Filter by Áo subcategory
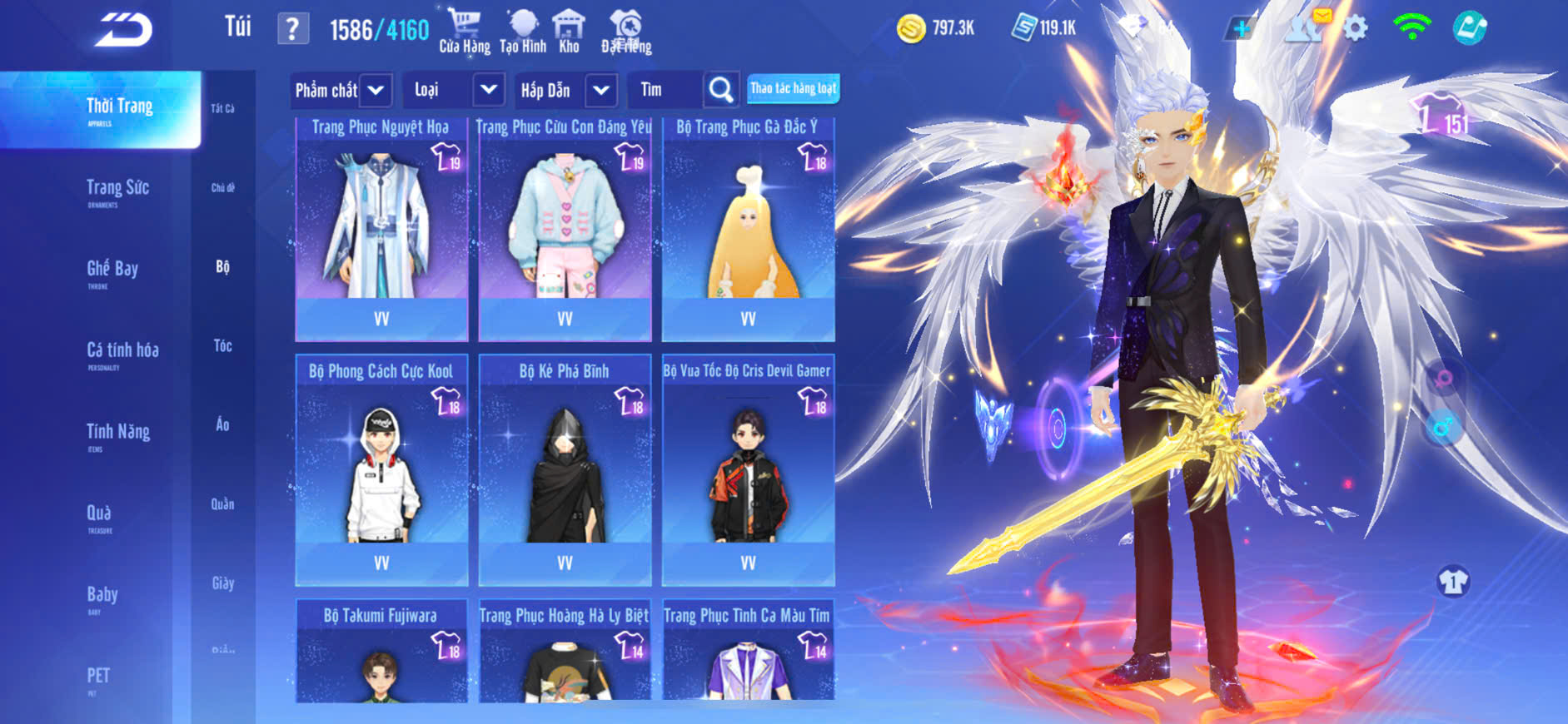 pos(222,425)
